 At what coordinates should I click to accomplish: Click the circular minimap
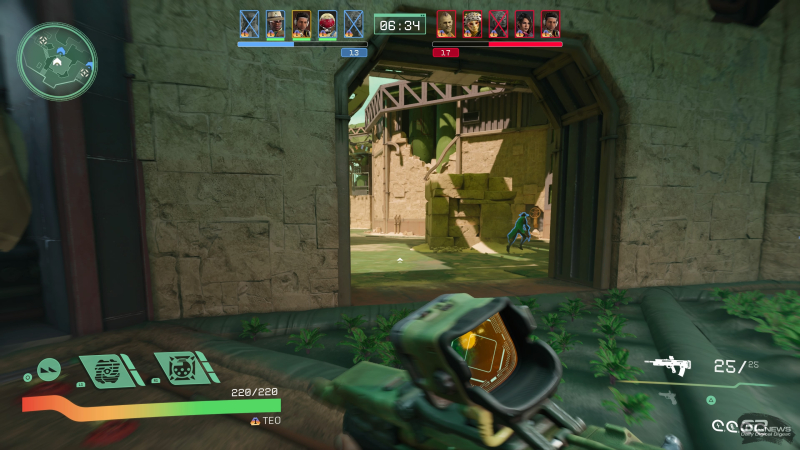(x=57, y=61)
